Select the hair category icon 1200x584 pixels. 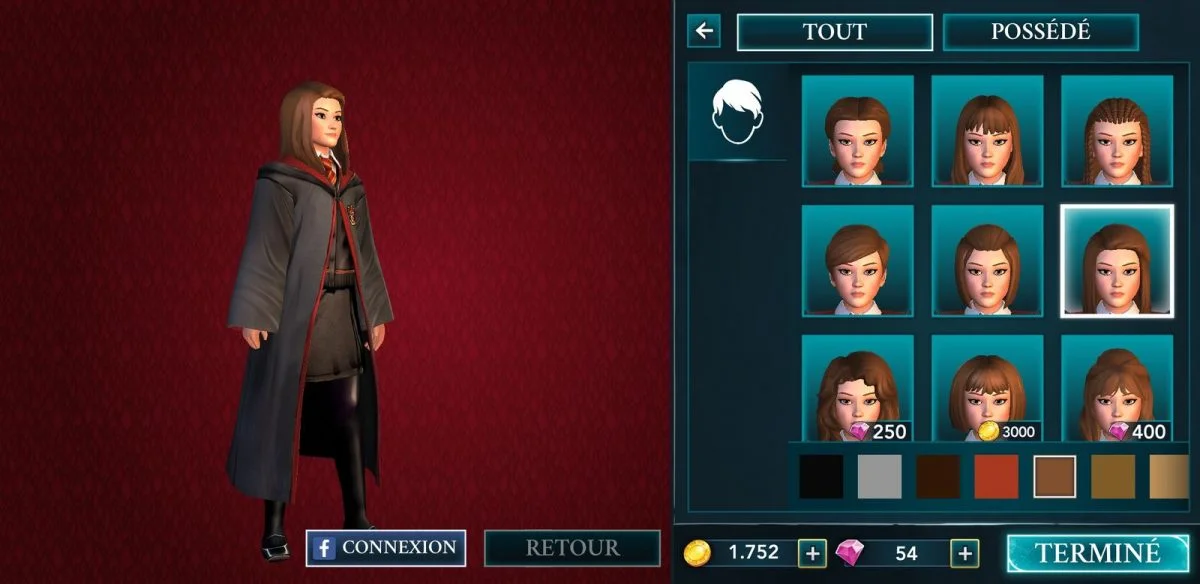737,113
